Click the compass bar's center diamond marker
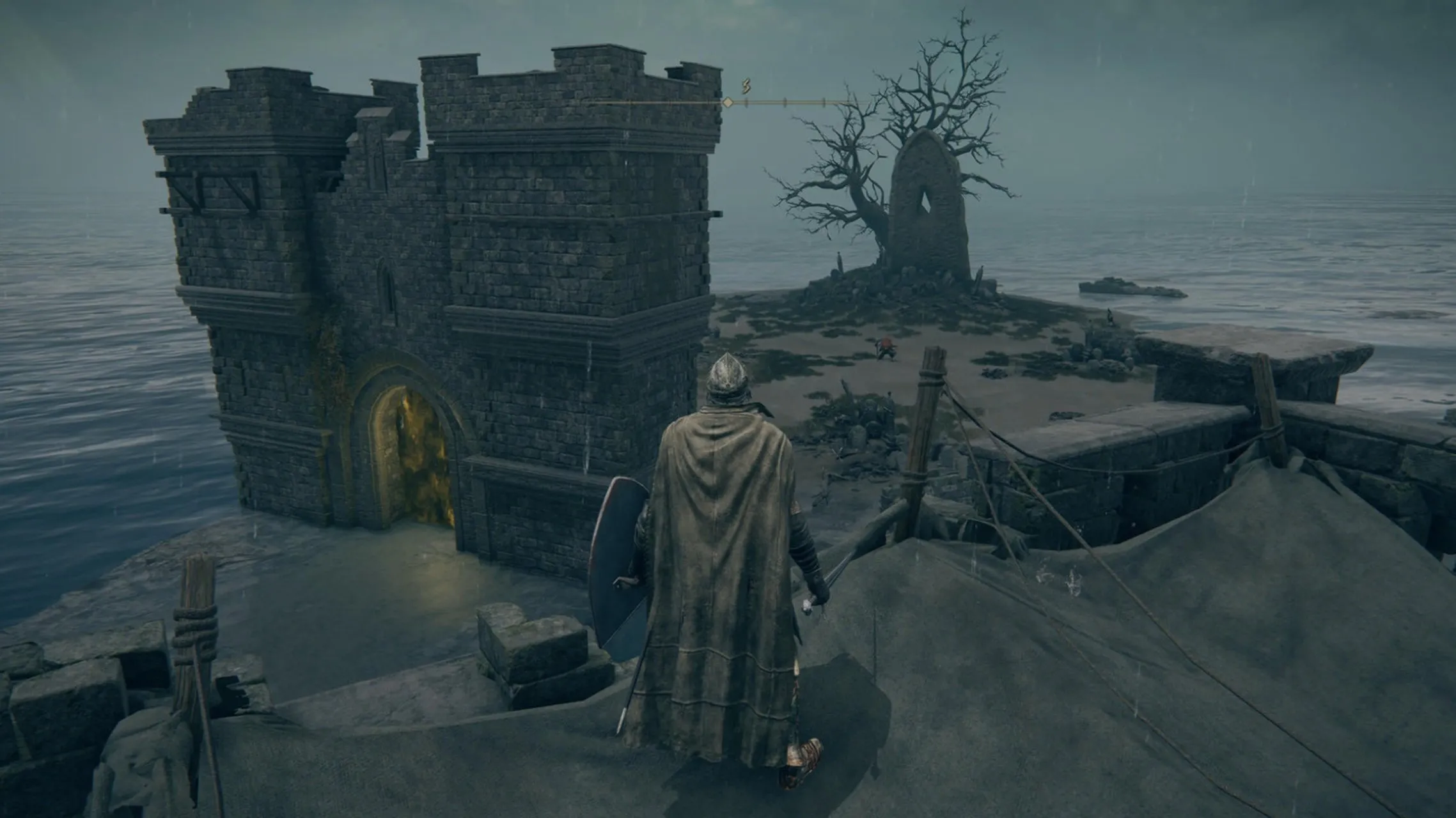Screen dimensions: 1456x818 tap(727, 102)
